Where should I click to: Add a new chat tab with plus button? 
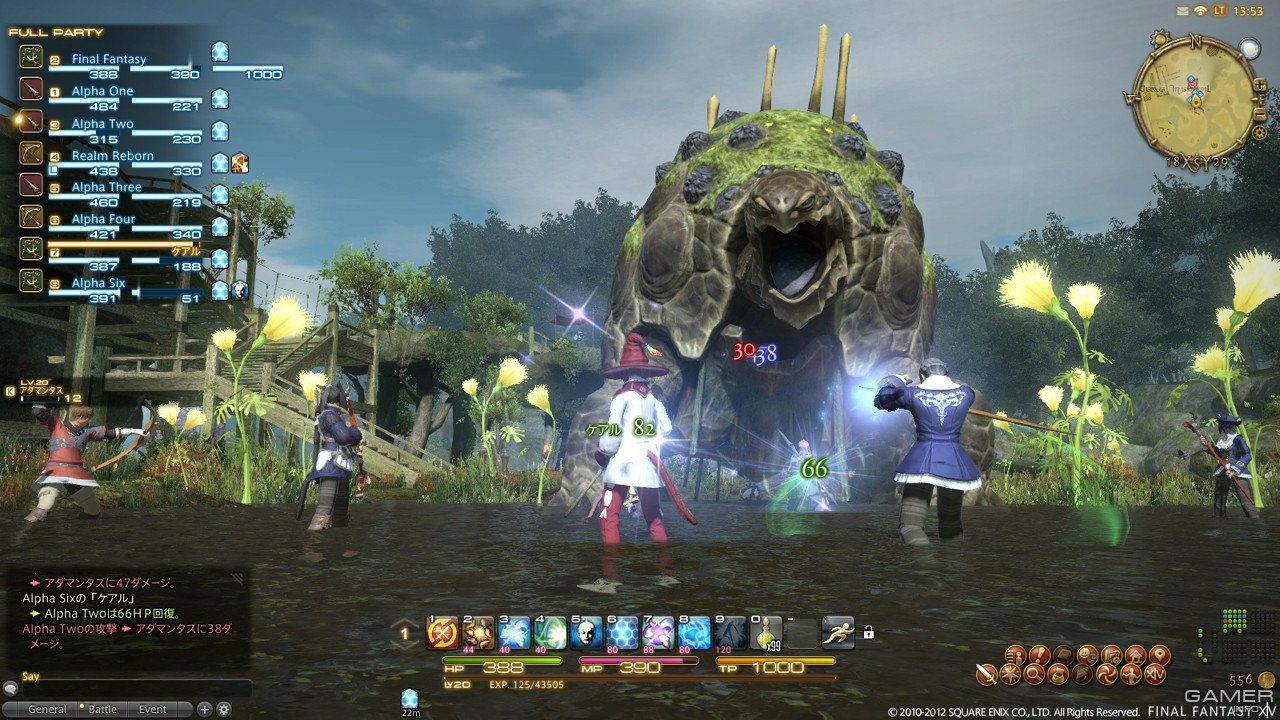(205, 709)
